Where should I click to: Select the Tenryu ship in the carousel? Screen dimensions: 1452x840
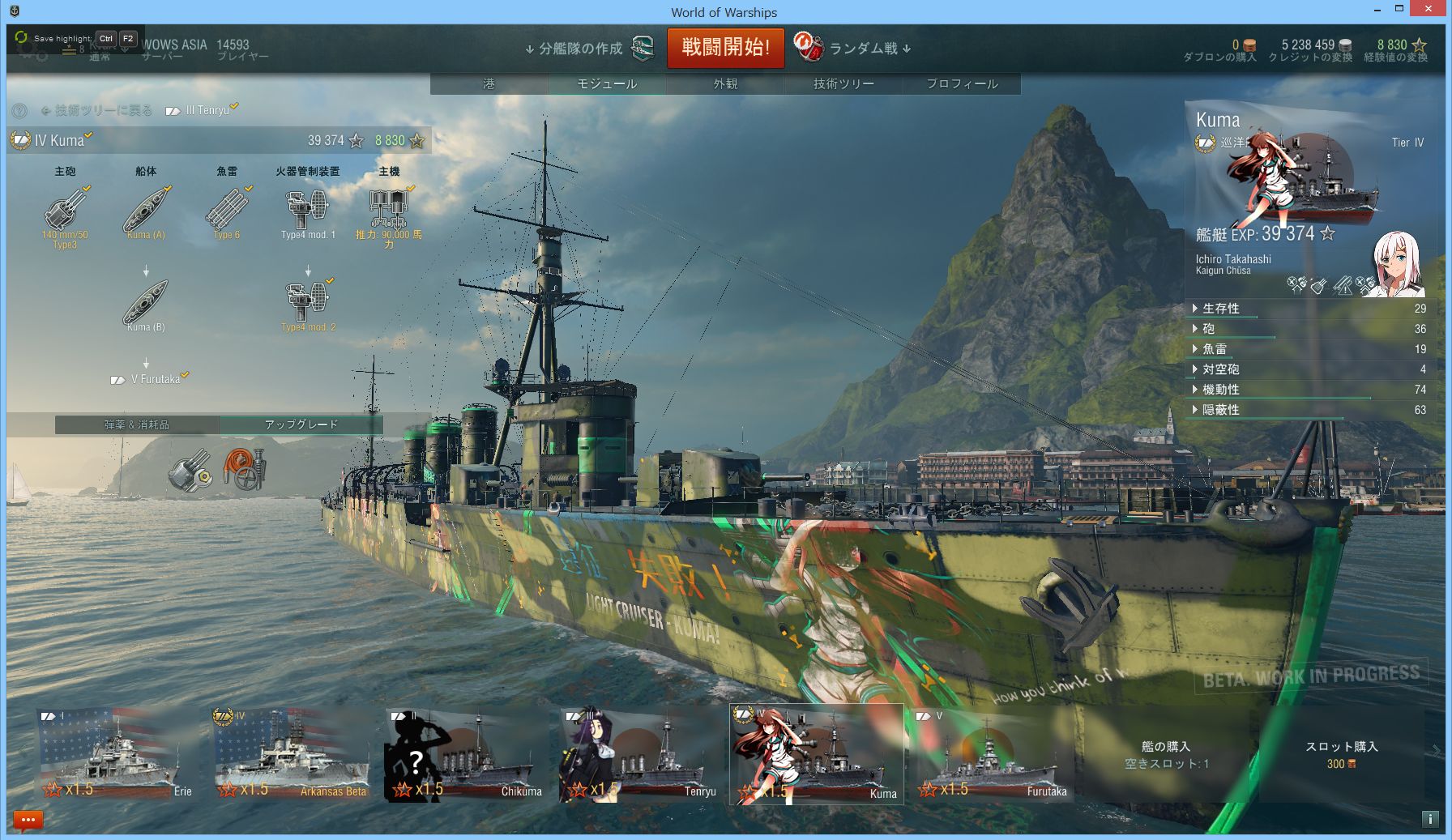(639, 753)
